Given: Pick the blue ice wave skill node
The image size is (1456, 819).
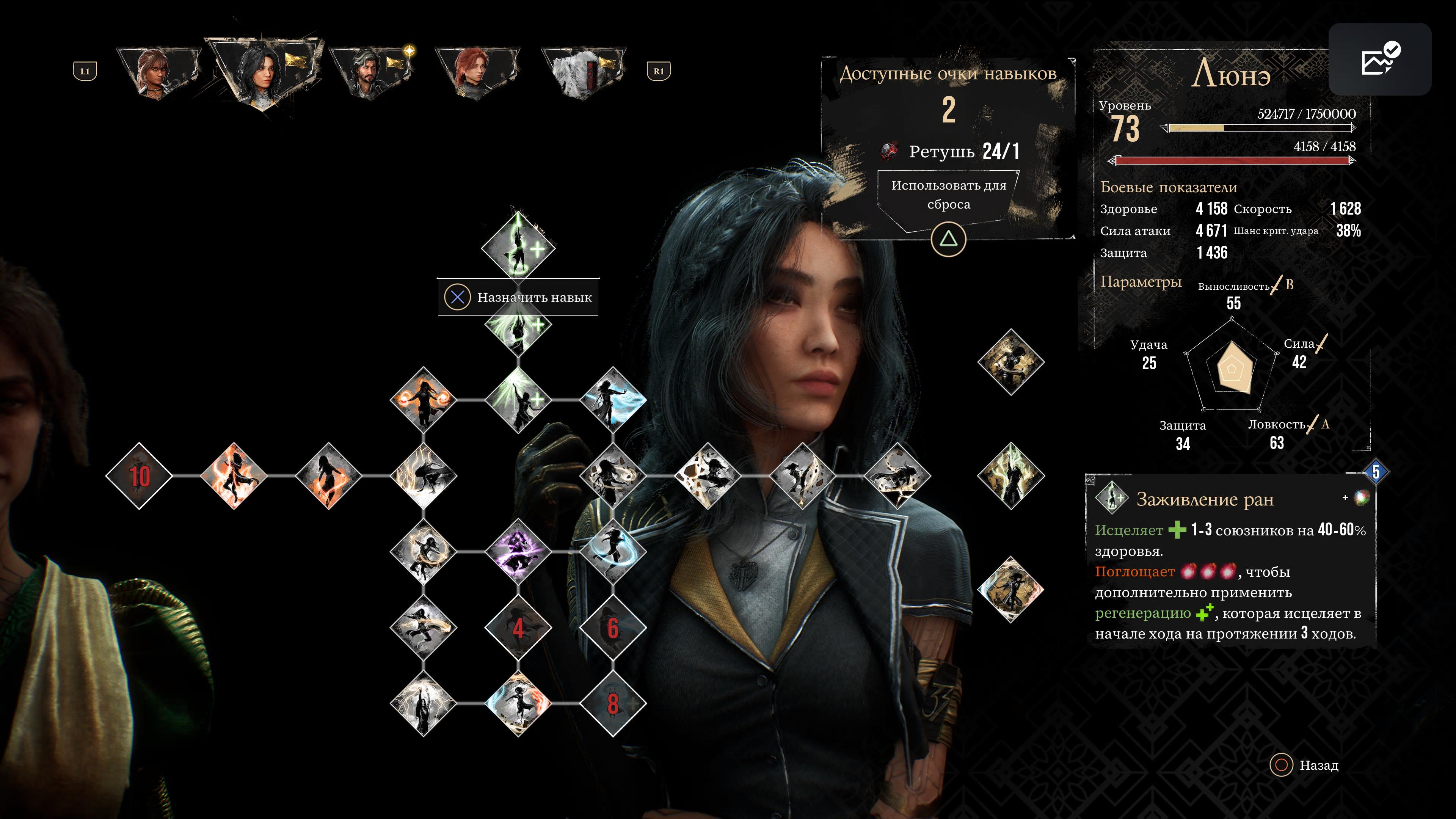Looking at the screenshot, I should click(x=613, y=400).
